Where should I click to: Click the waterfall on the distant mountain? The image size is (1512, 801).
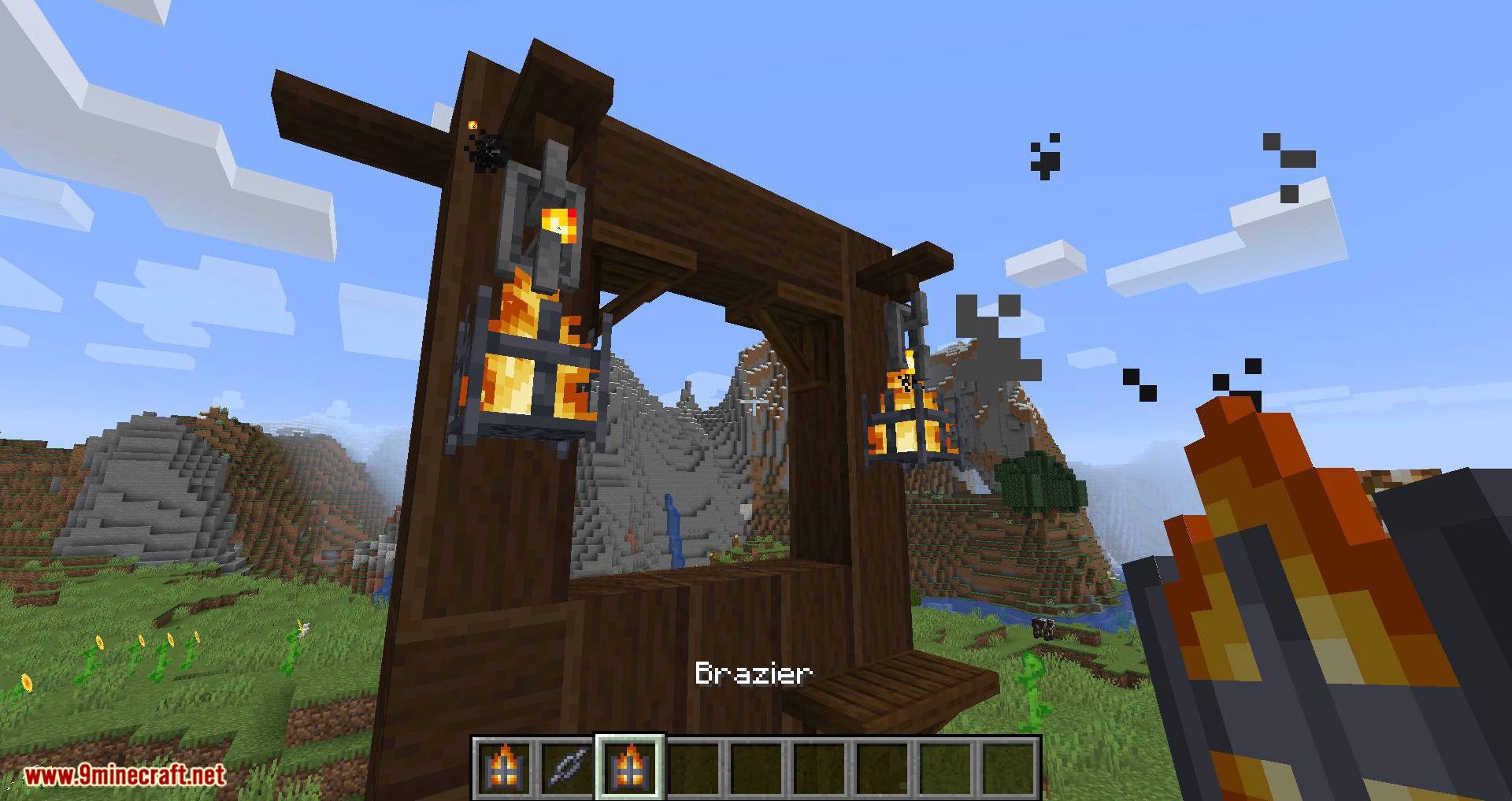[673, 528]
